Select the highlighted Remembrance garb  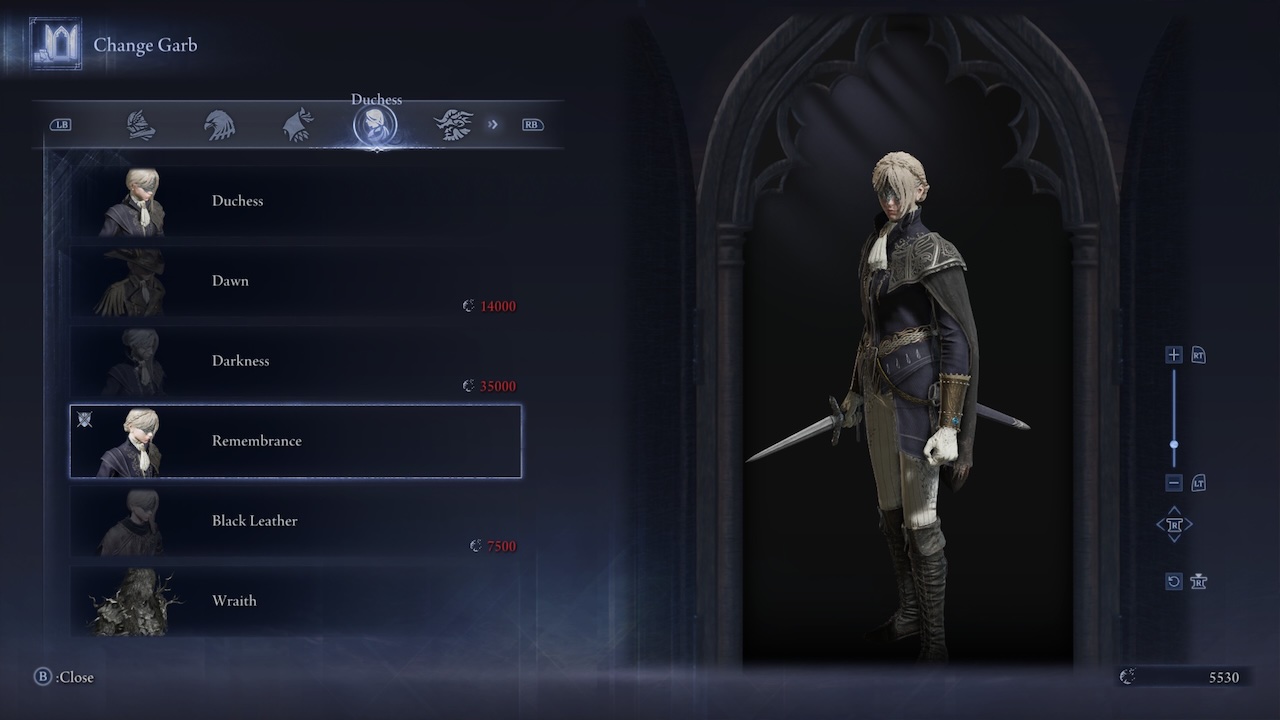coord(295,441)
